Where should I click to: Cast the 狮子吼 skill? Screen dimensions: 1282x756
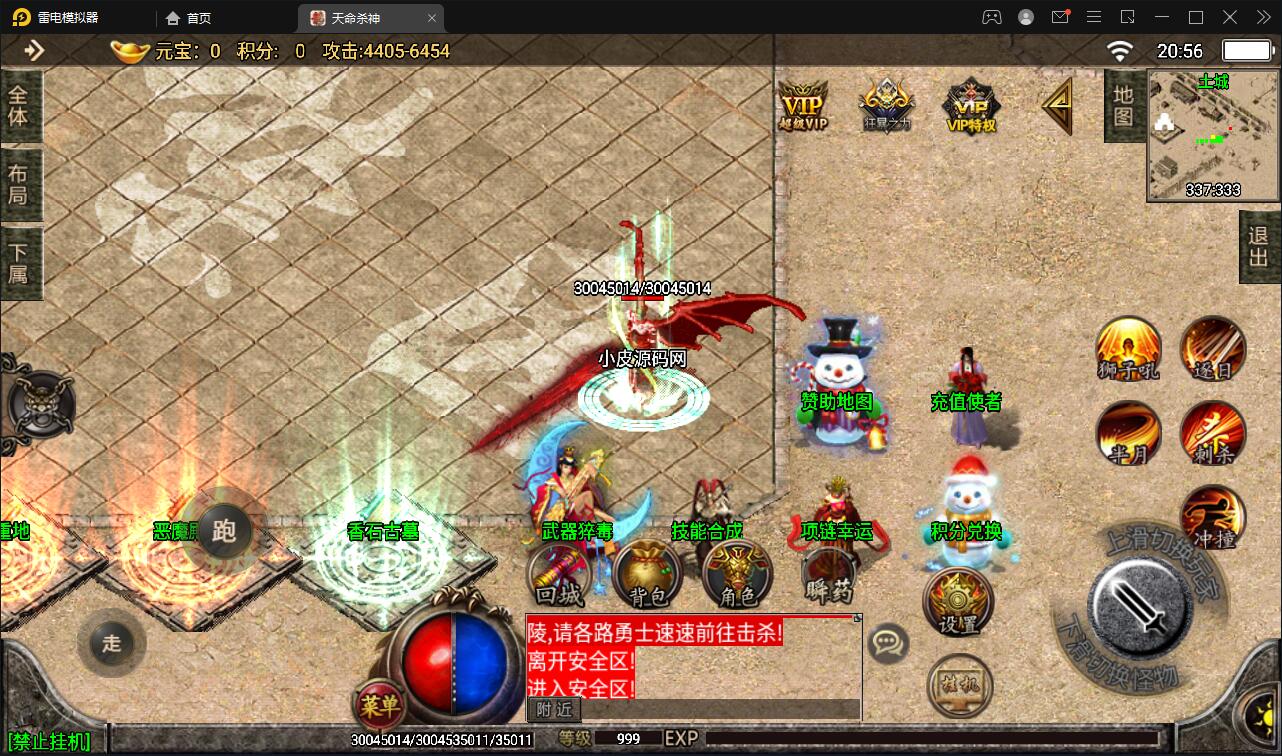coord(1128,352)
